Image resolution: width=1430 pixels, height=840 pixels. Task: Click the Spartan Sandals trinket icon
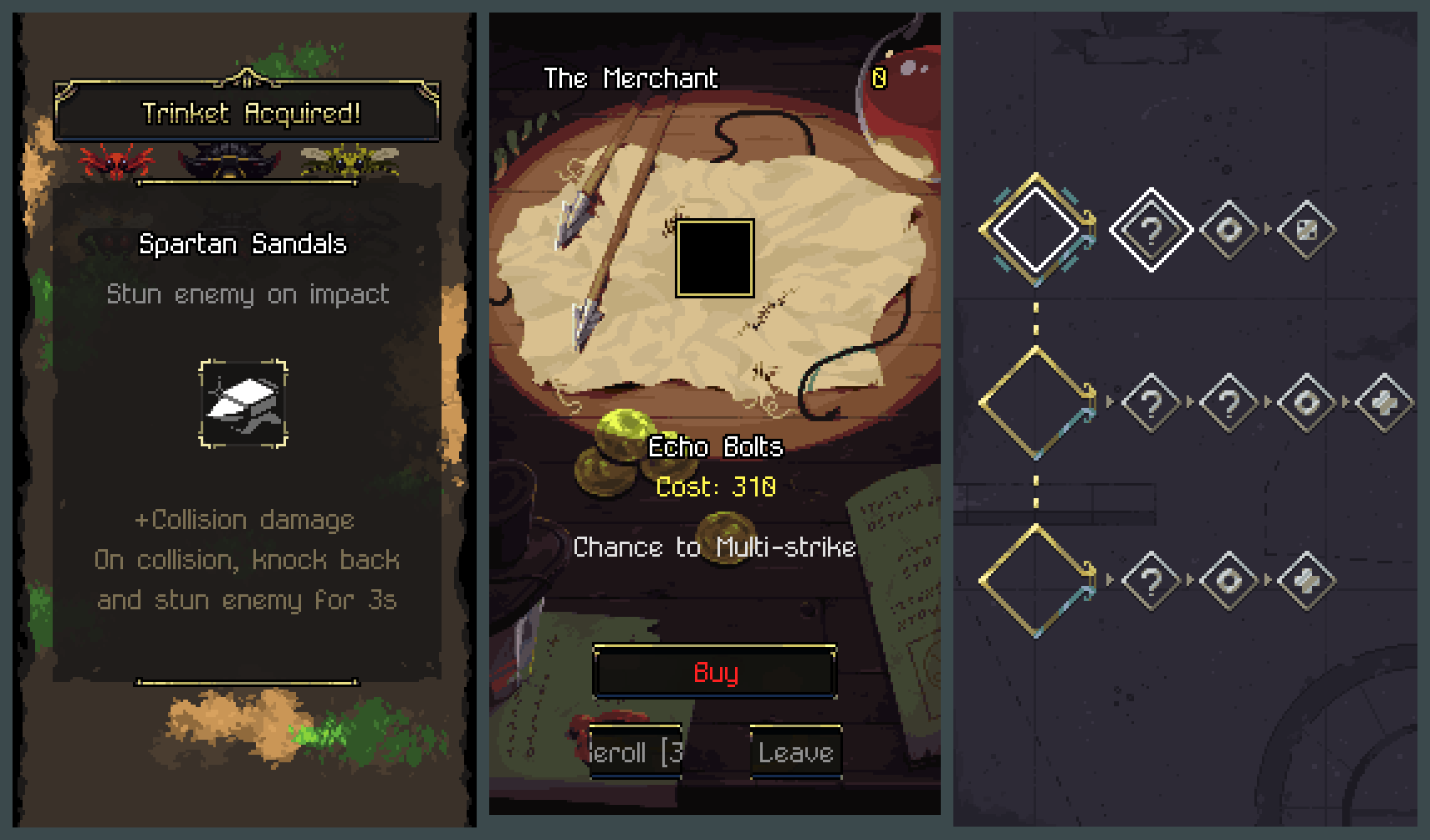(x=243, y=405)
